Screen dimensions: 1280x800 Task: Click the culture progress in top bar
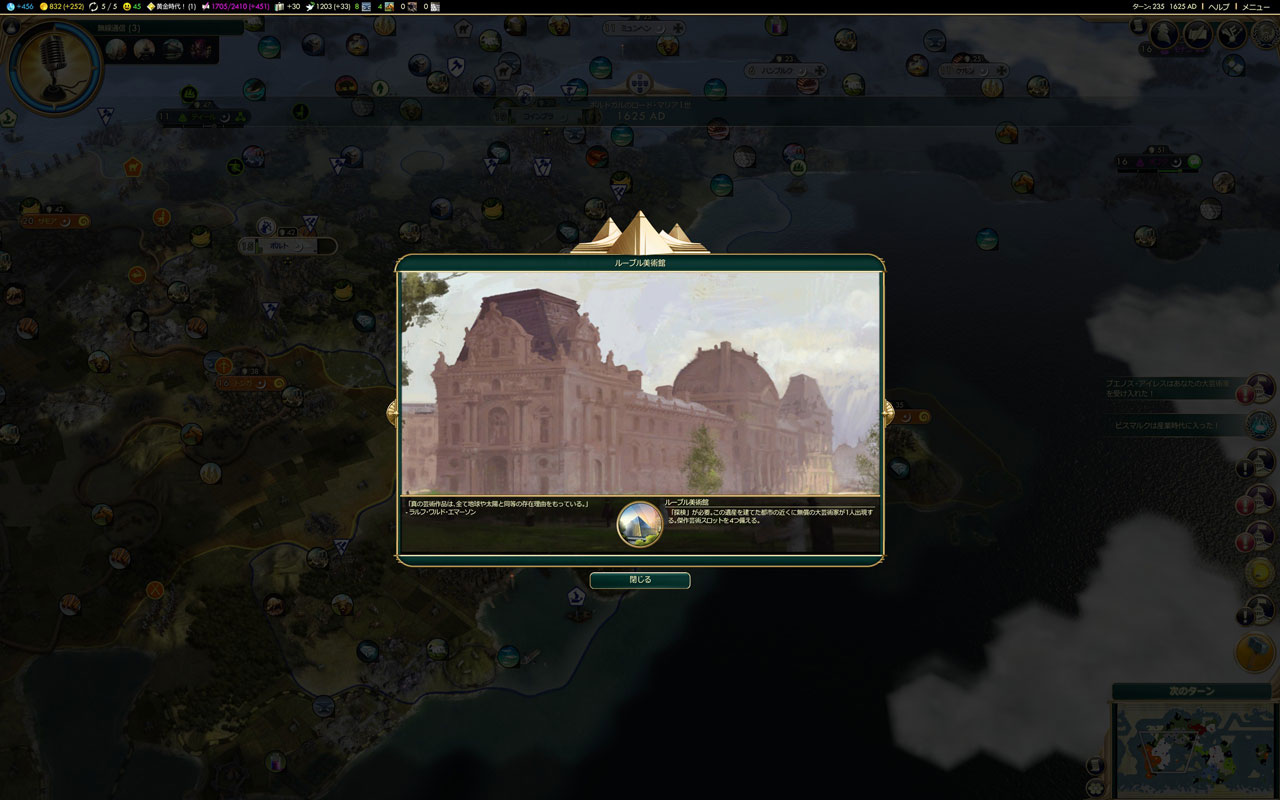pyautogui.click(x=240, y=6)
